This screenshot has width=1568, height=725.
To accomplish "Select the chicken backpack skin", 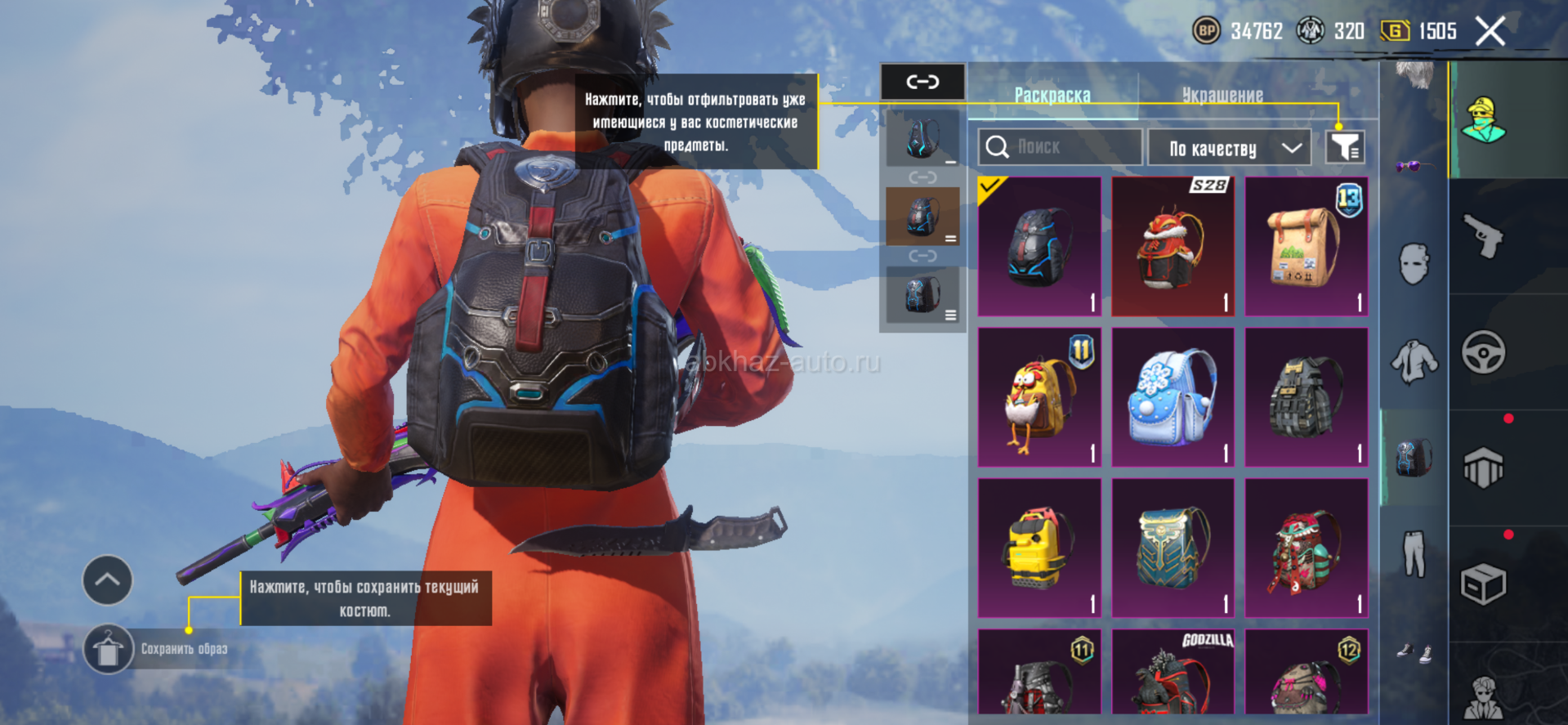I will [x=1039, y=397].
